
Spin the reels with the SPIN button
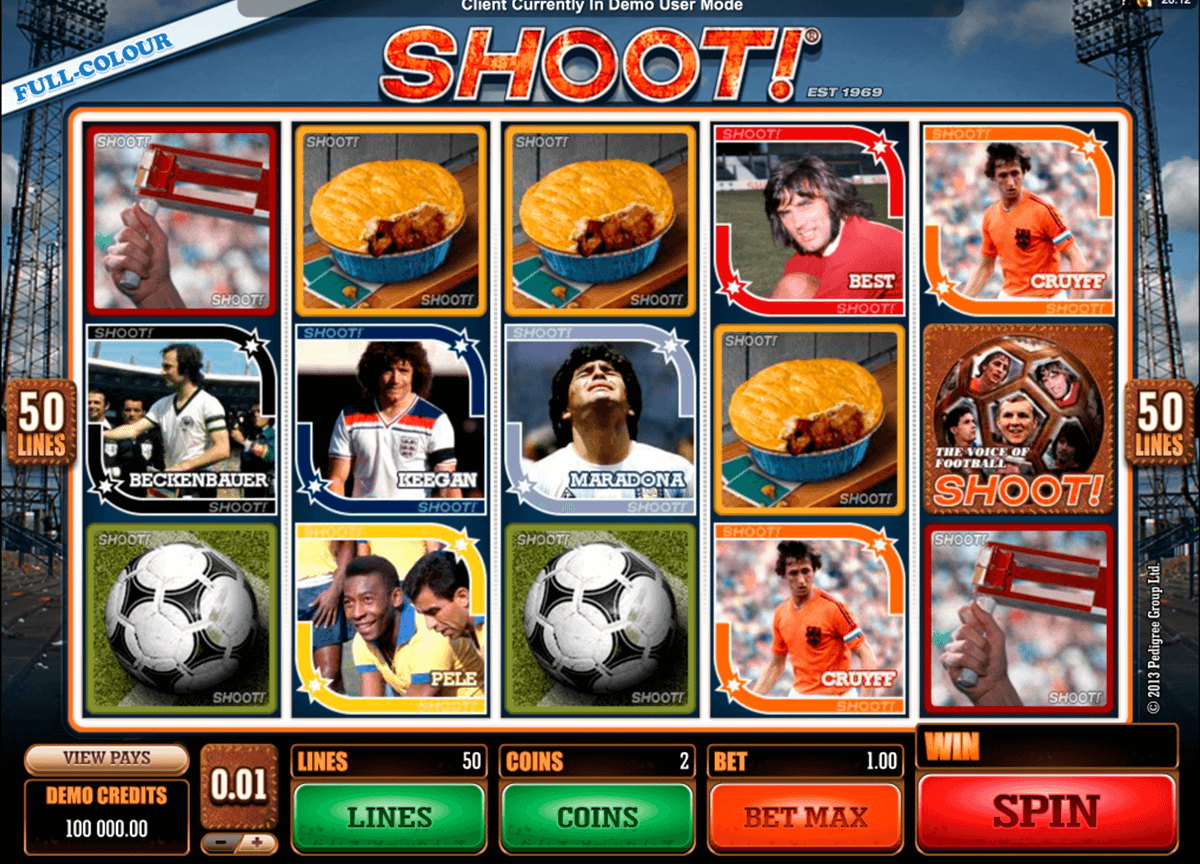[x=1045, y=811]
